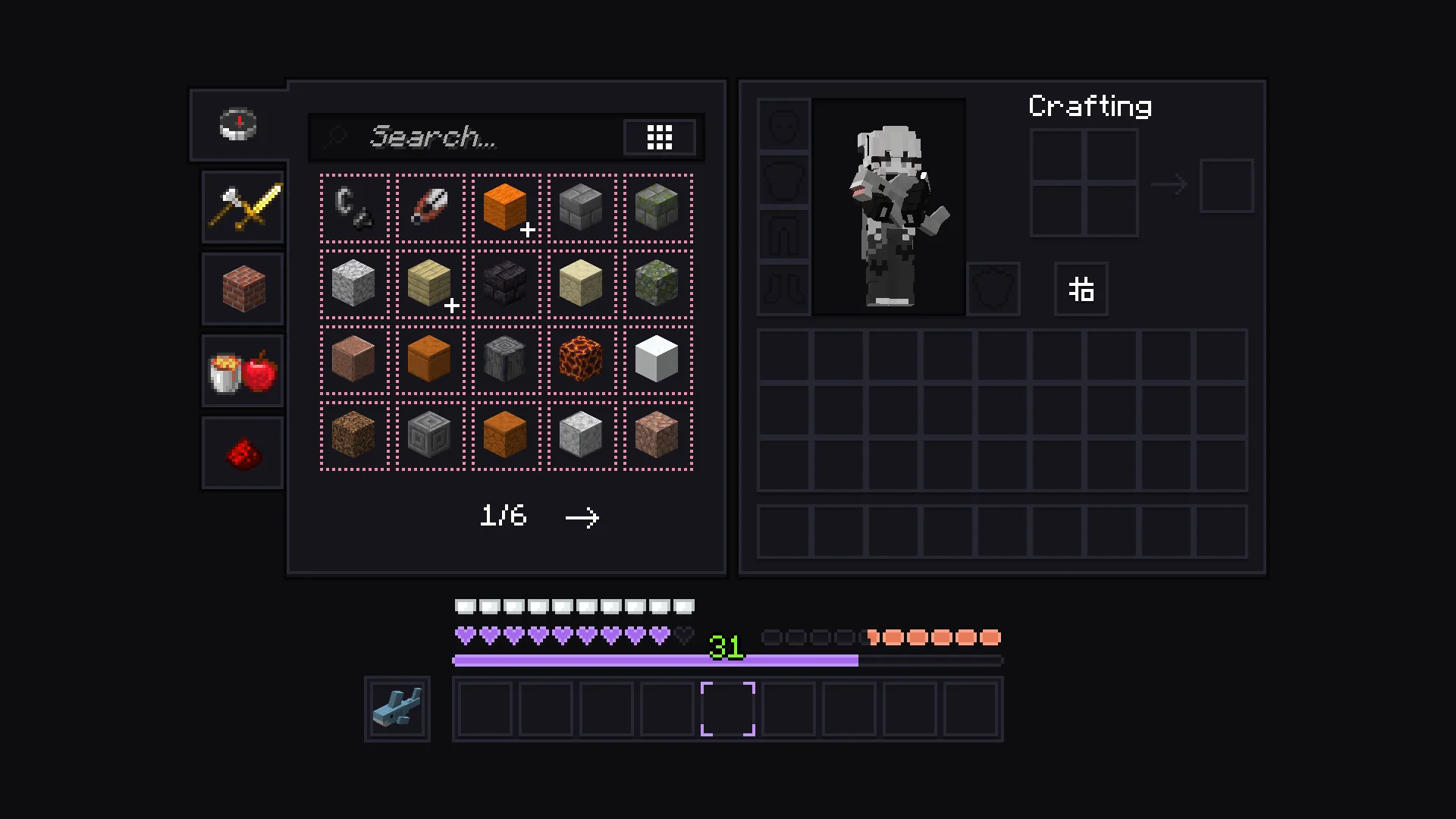Select the redstone dust nature tab
The width and height of the screenshot is (1456, 819).
[x=243, y=453]
